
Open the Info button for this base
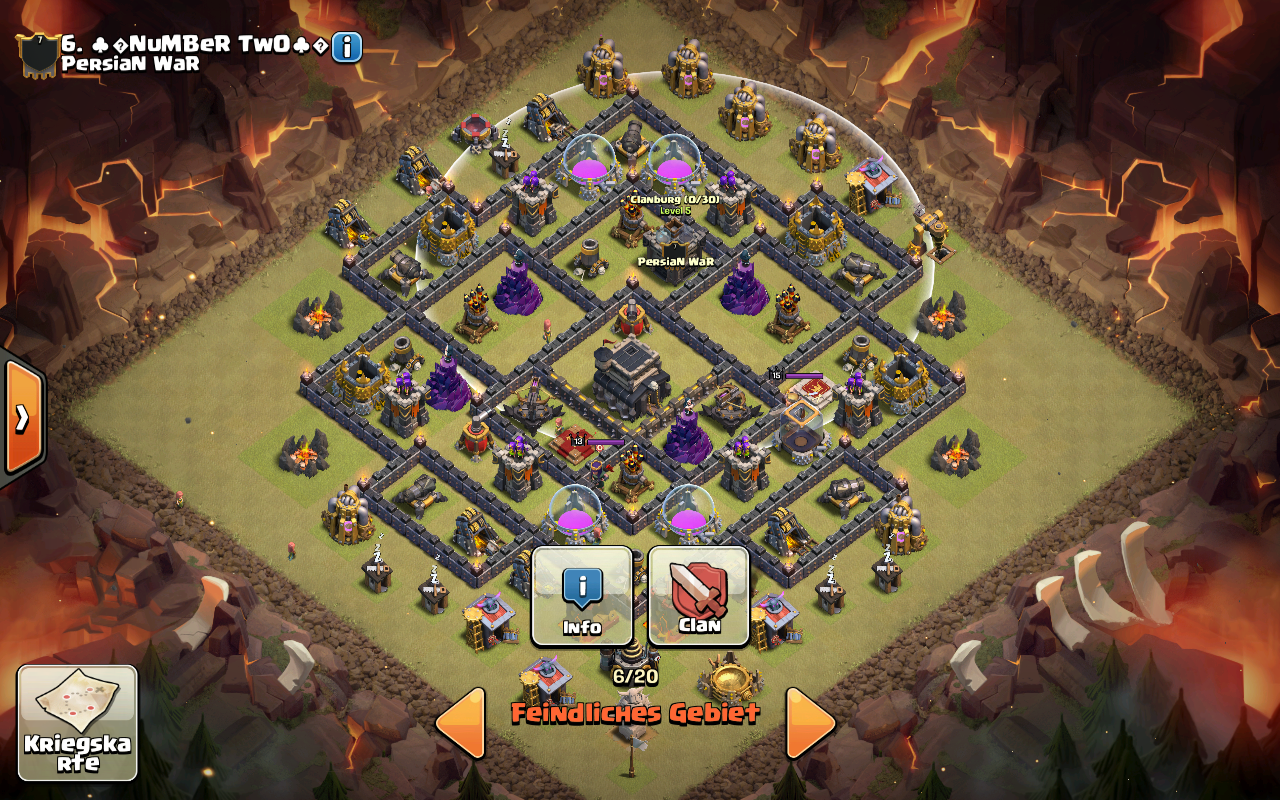pyautogui.click(x=582, y=596)
